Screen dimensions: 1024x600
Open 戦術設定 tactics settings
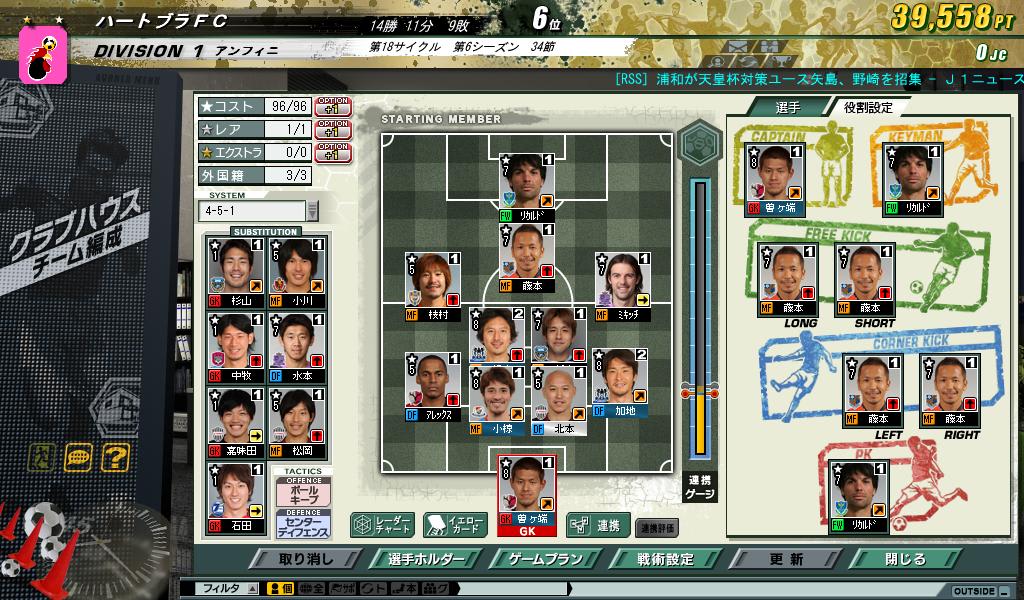click(x=665, y=559)
